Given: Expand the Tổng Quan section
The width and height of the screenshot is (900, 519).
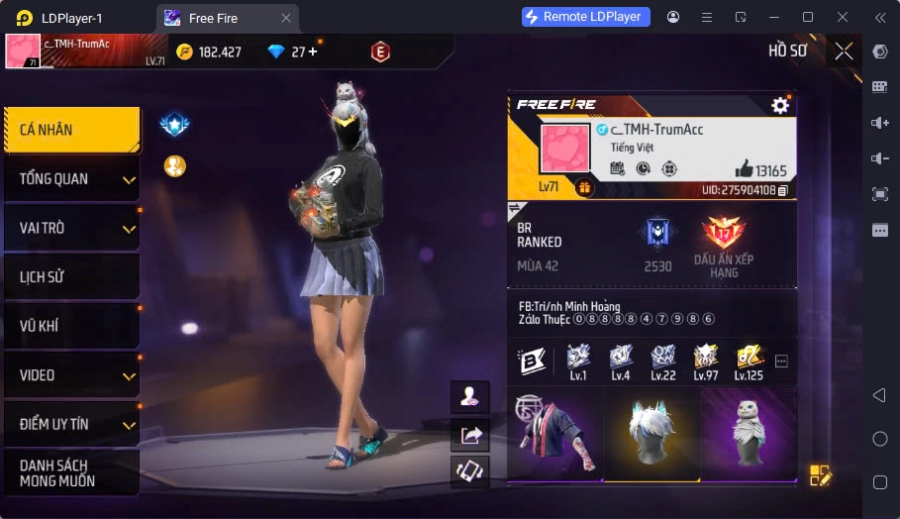Looking at the screenshot, I should coord(71,179).
